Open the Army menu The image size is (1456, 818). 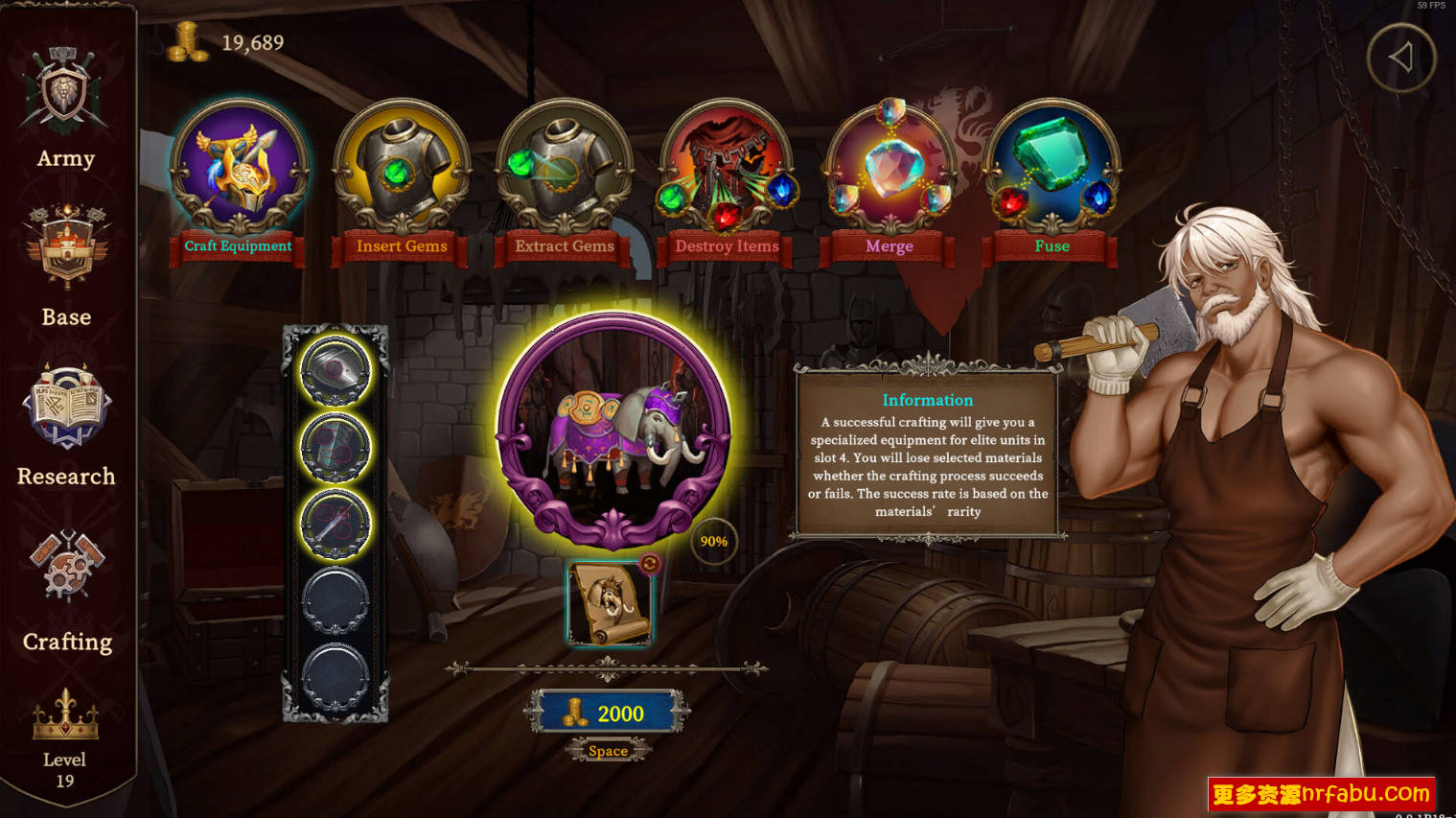tap(65, 107)
